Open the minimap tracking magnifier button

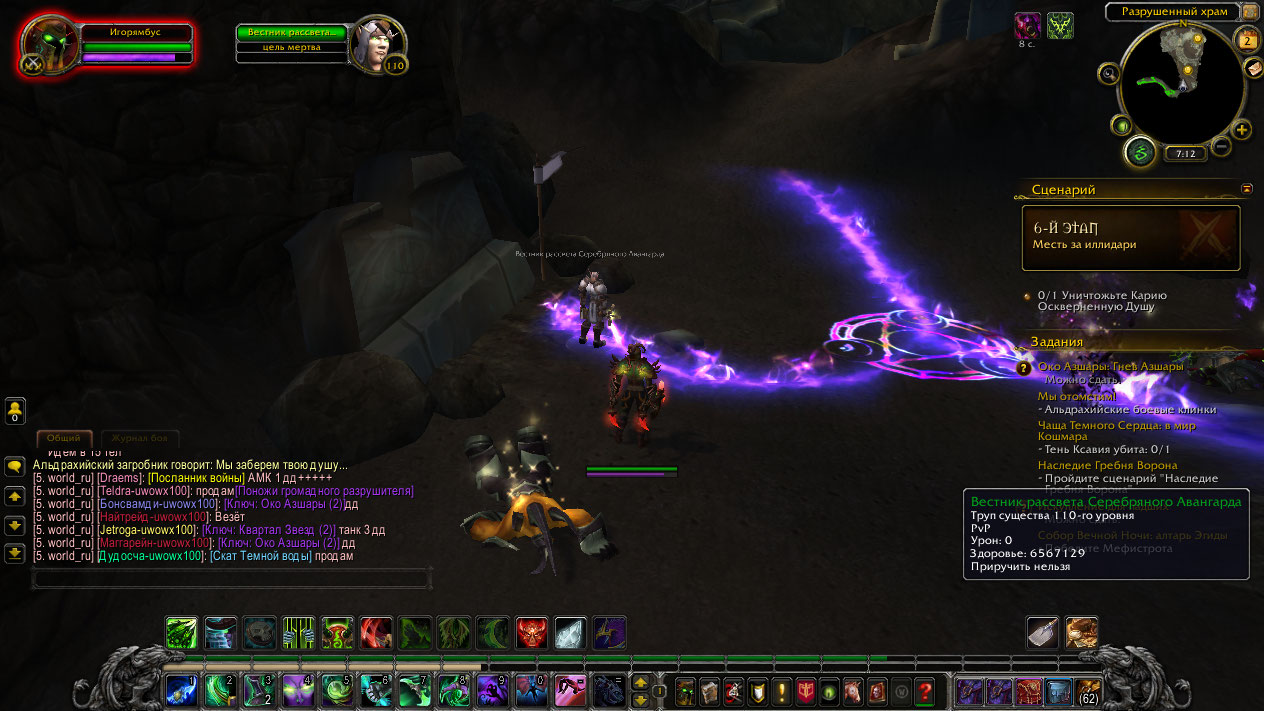click(1108, 73)
